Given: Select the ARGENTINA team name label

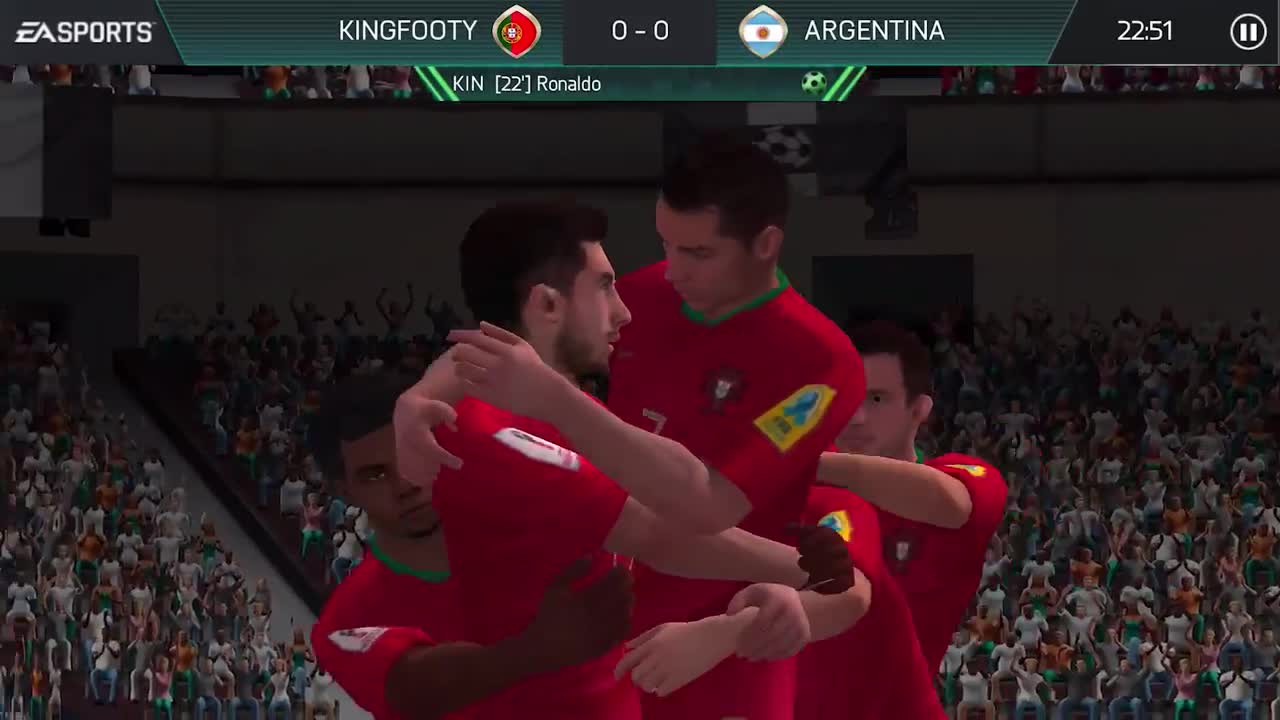Looking at the screenshot, I should [x=874, y=31].
